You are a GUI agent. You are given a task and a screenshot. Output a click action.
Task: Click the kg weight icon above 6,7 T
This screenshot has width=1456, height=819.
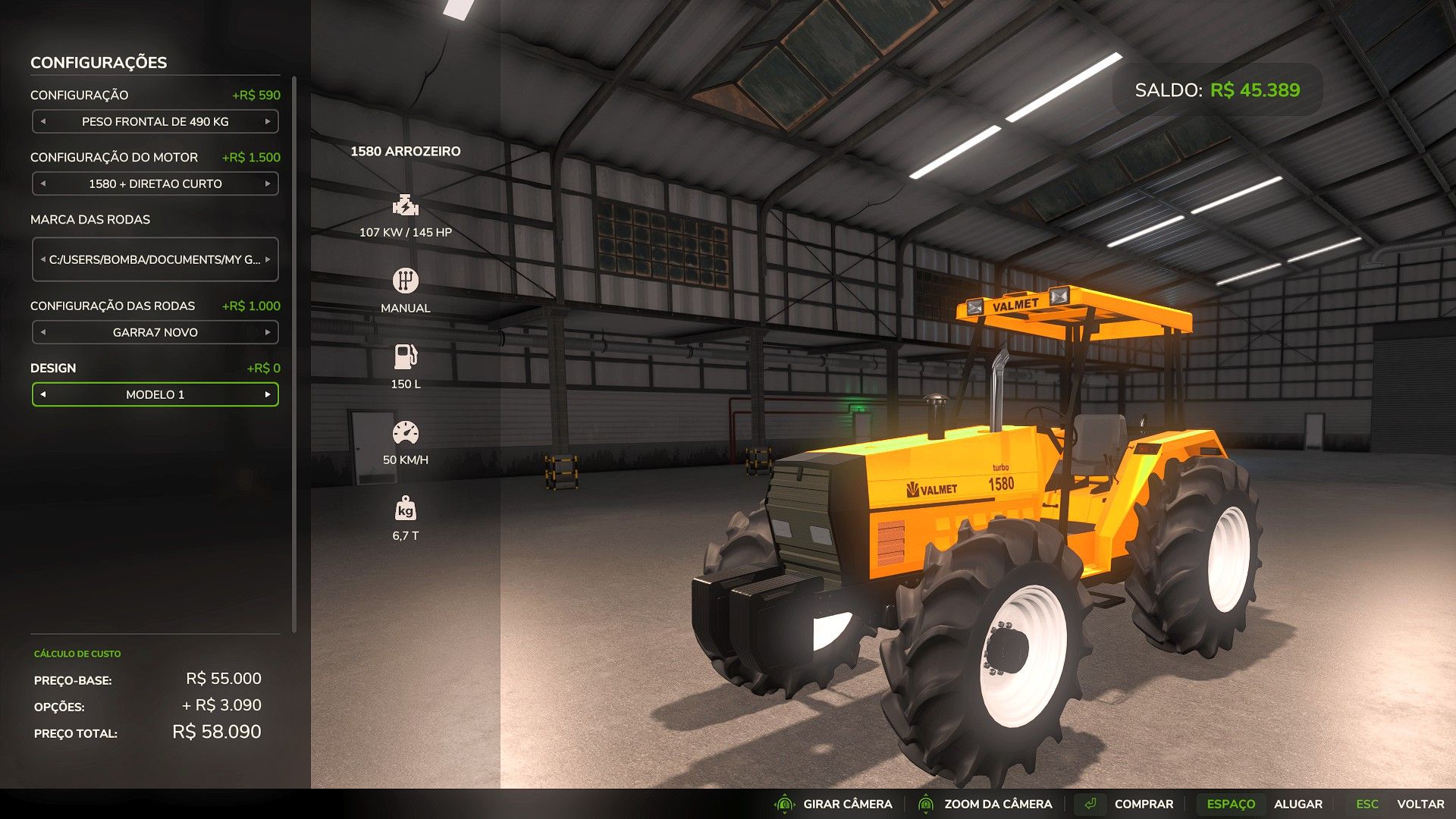point(406,510)
